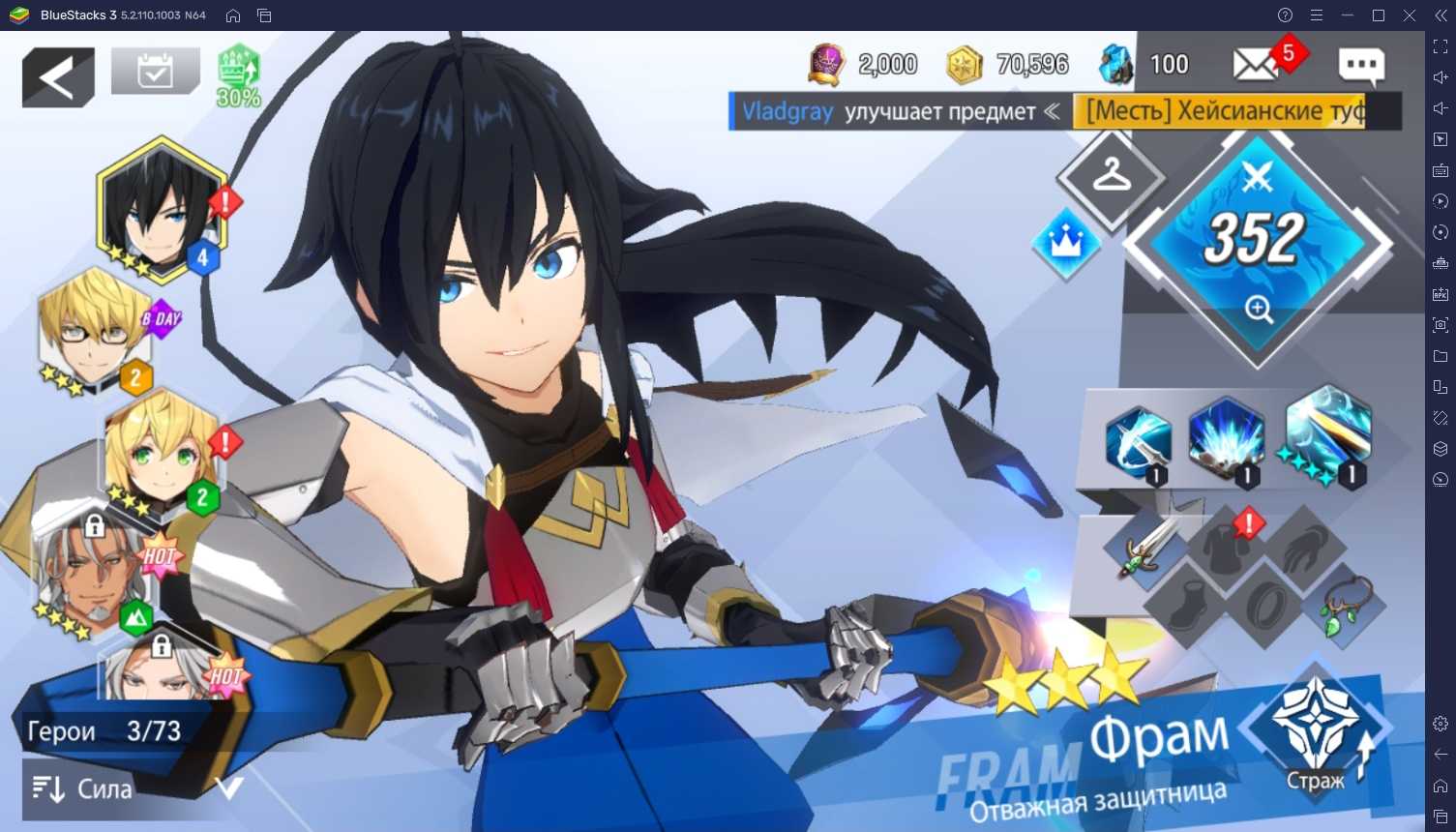Open the costume hanger button
The height and width of the screenshot is (832, 1456).
coord(1111,177)
